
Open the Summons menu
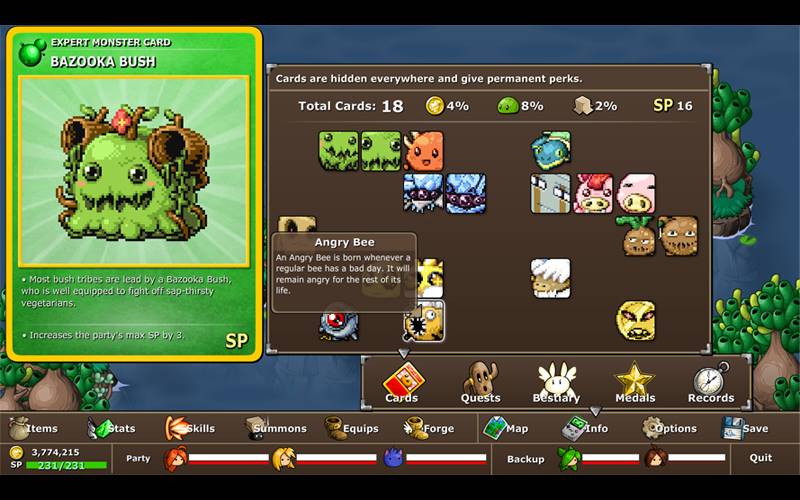[270, 428]
